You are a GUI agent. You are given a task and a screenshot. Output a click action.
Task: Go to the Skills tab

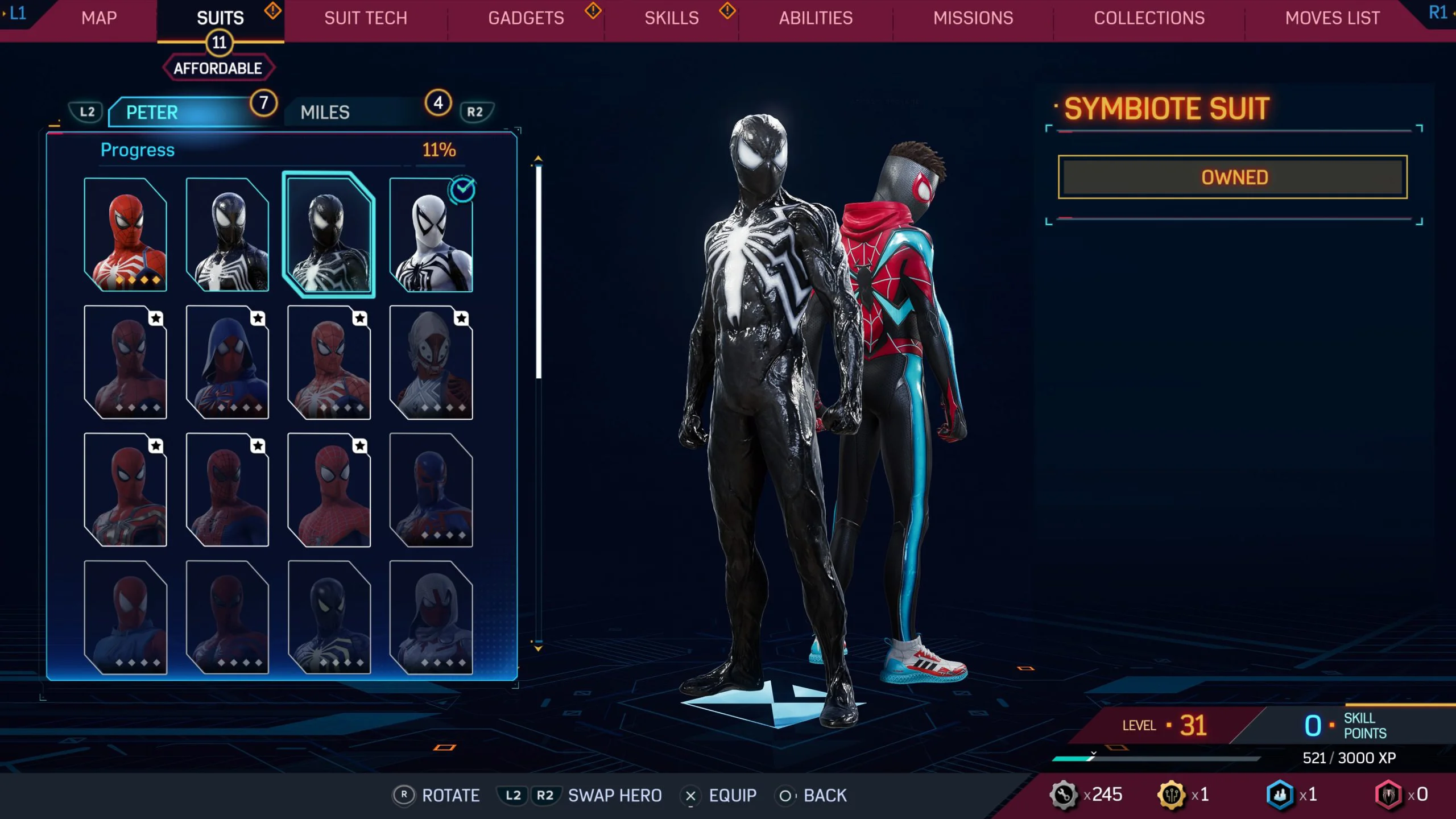(672, 18)
